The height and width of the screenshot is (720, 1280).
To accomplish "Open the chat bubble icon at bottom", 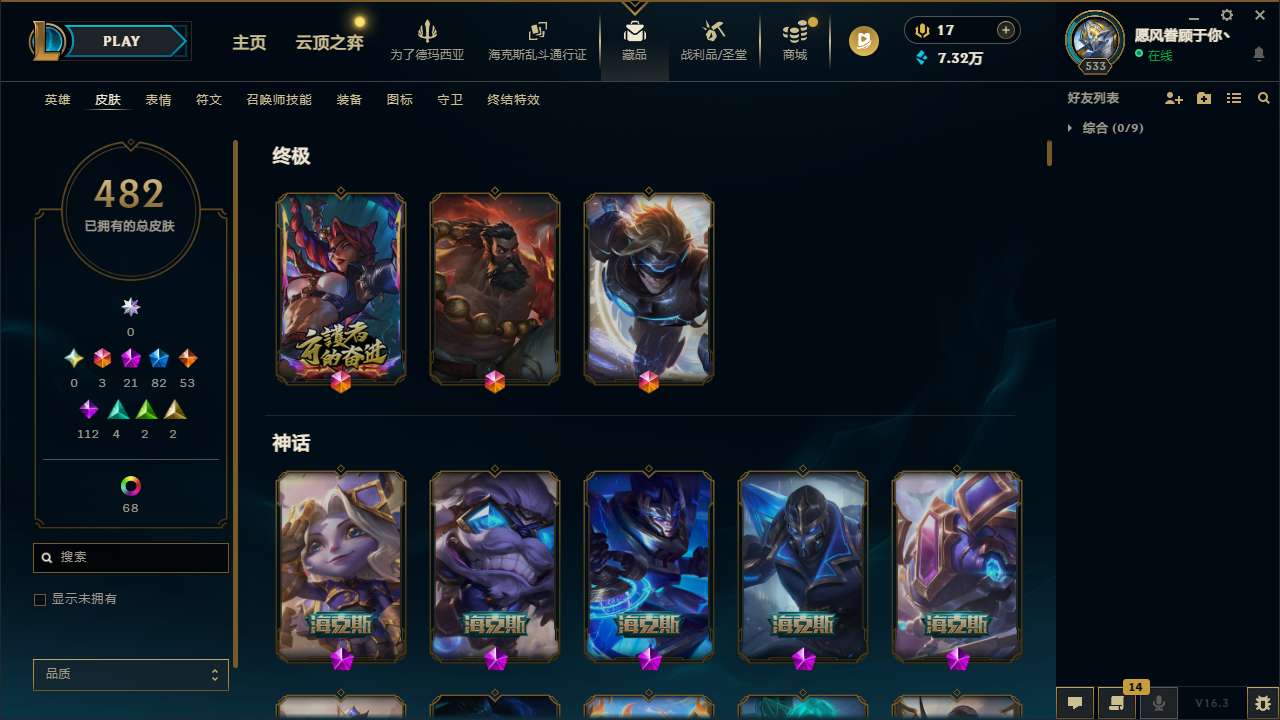I will click(1075, 703).
